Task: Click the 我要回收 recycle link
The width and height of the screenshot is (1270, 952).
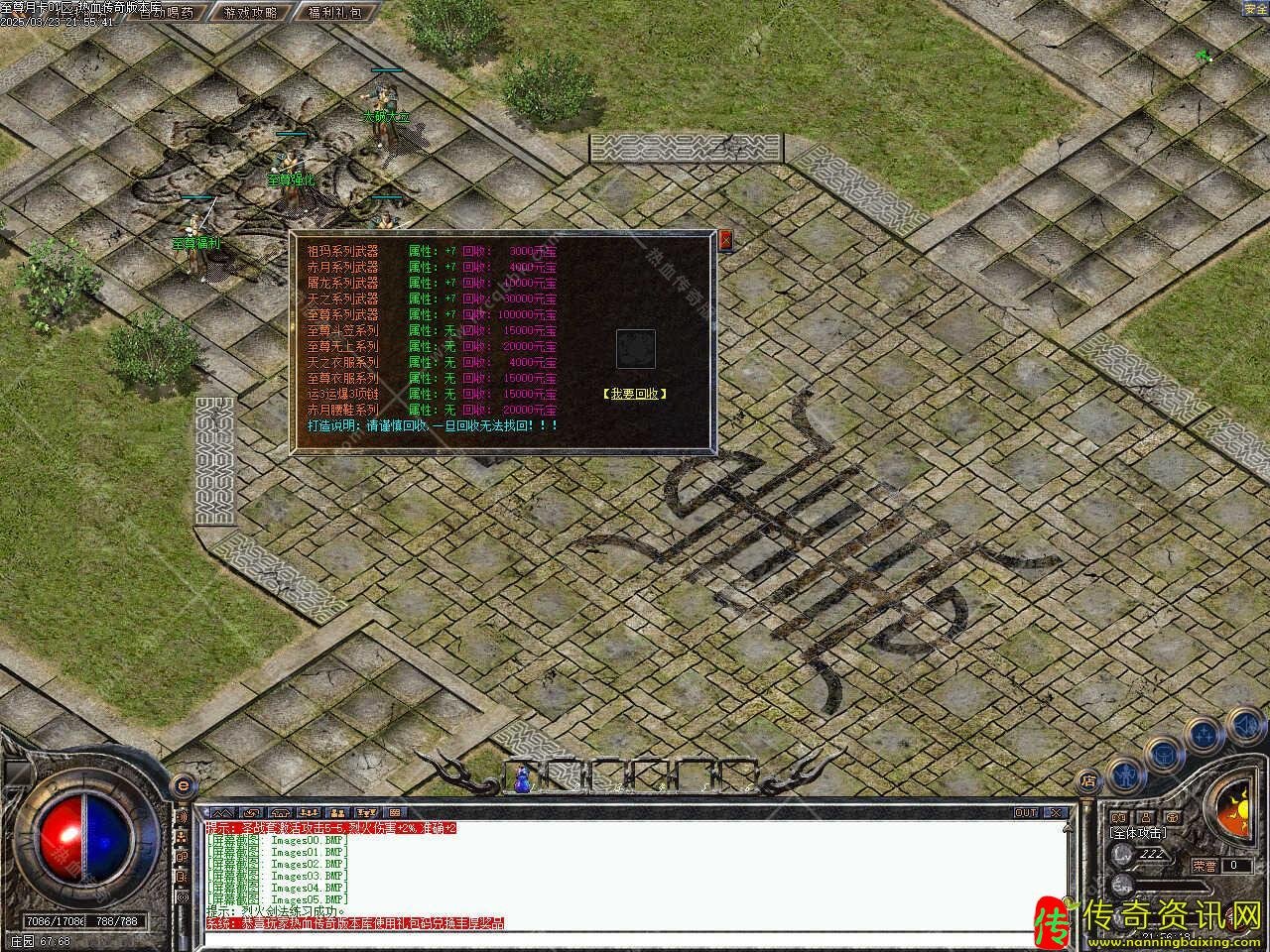Action: (635, 394)
